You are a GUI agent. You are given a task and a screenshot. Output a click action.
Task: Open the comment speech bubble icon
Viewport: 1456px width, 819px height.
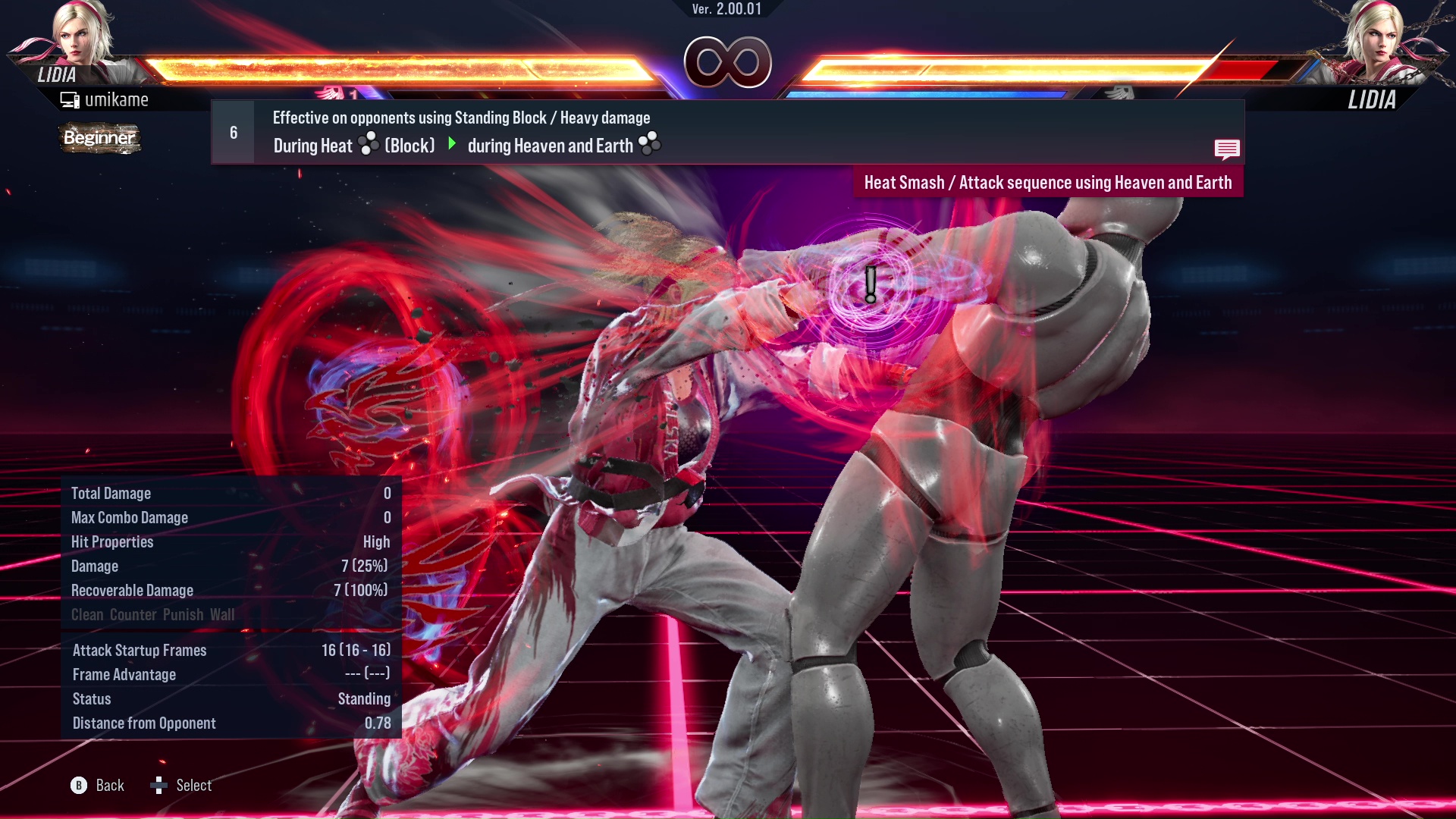1228,149
